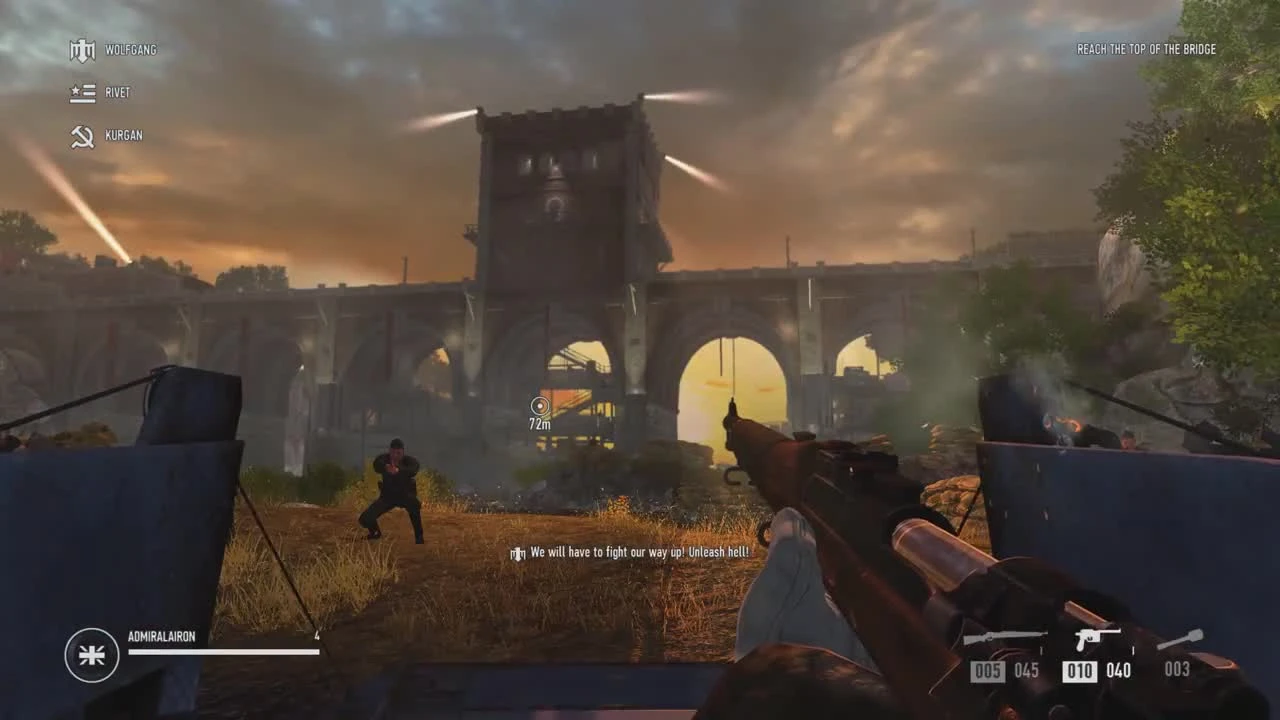Toggle the 010 pistol ammo counter
This screenshot has width=1280, height=720.
(1079, 672)
